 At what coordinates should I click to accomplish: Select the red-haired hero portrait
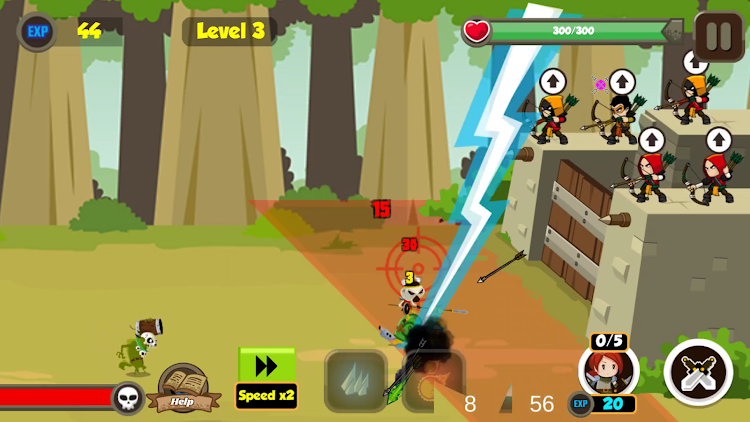click(x=608, y=372)
